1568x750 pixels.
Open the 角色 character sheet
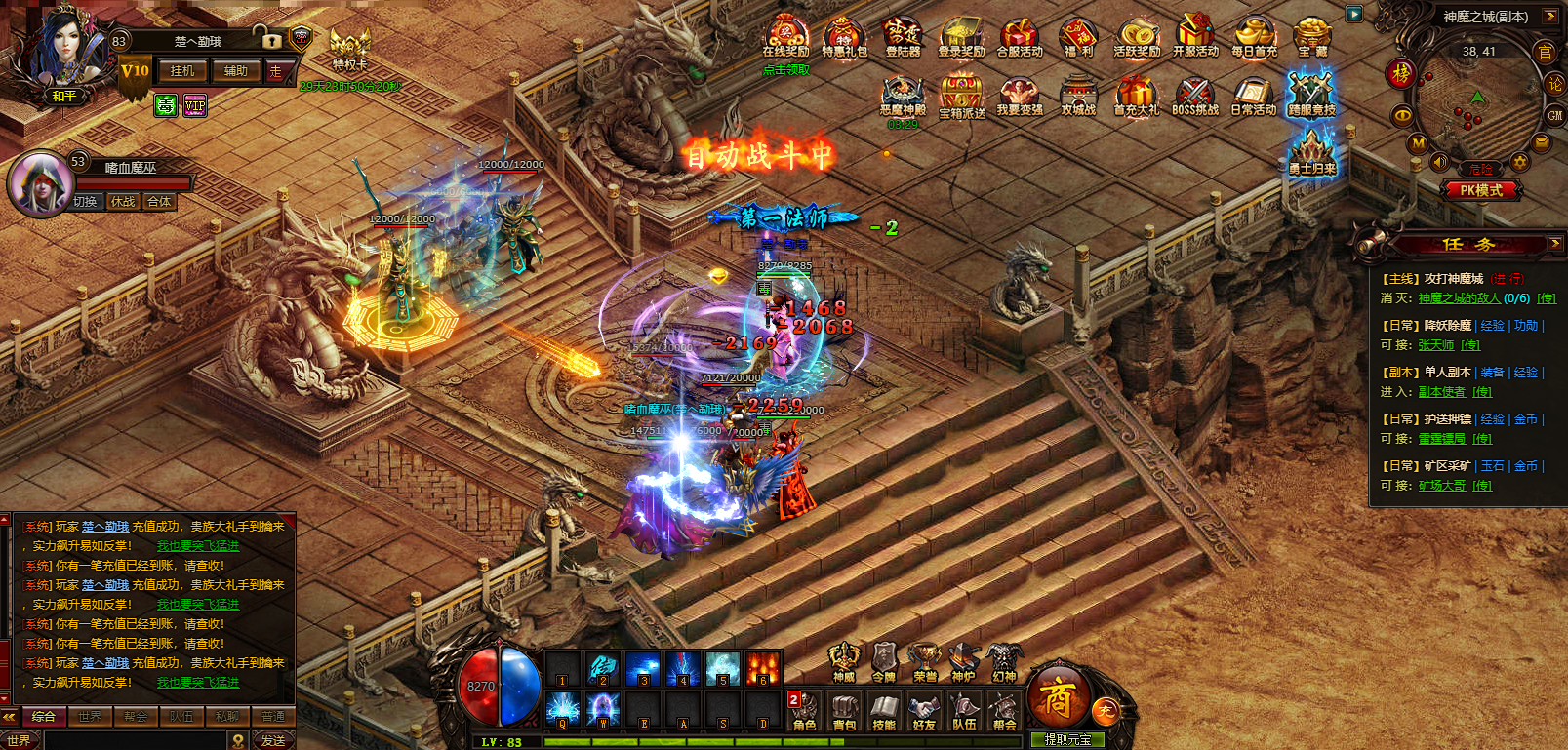point(804,711)
